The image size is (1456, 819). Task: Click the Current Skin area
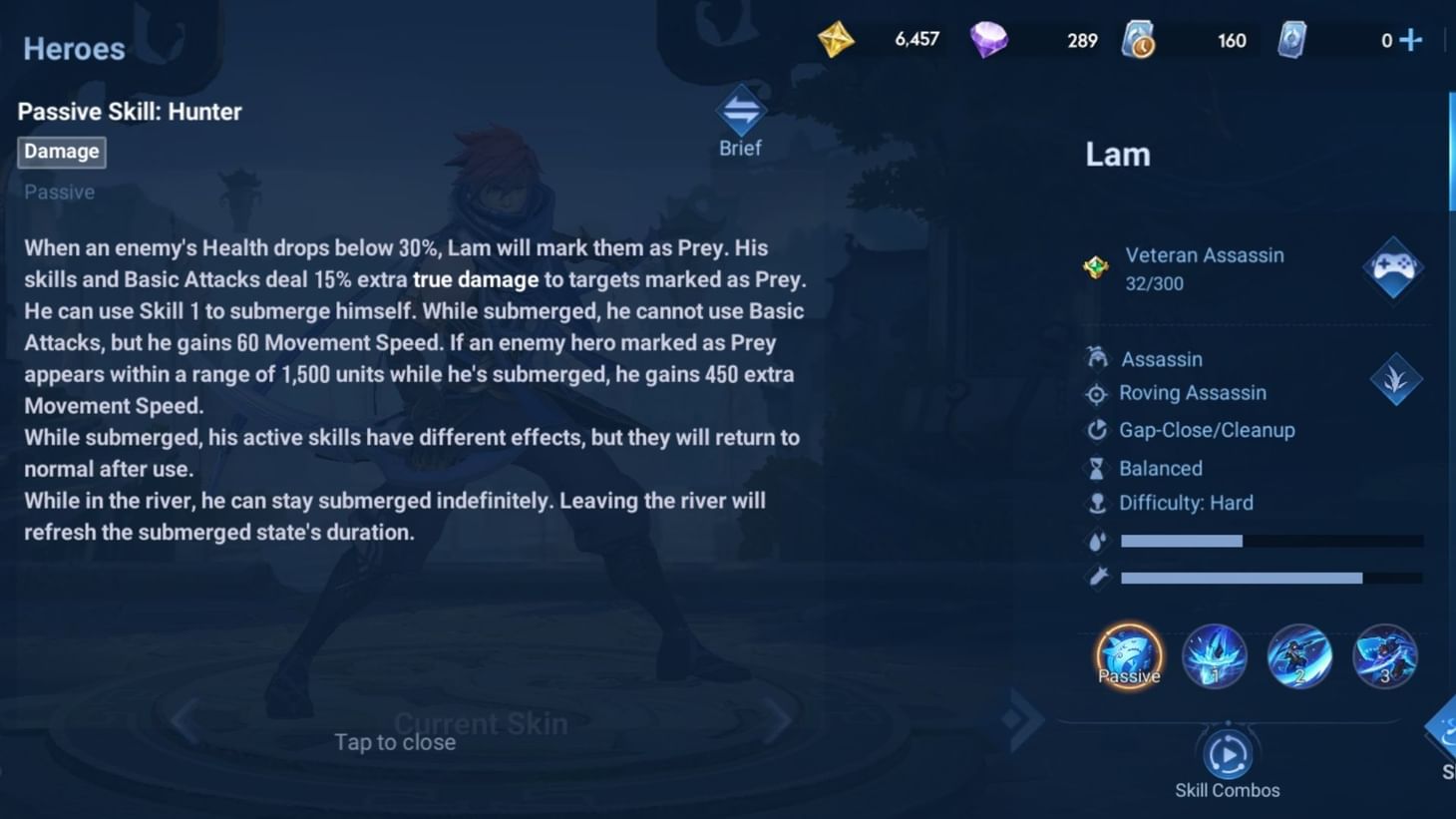click(482, 723)
